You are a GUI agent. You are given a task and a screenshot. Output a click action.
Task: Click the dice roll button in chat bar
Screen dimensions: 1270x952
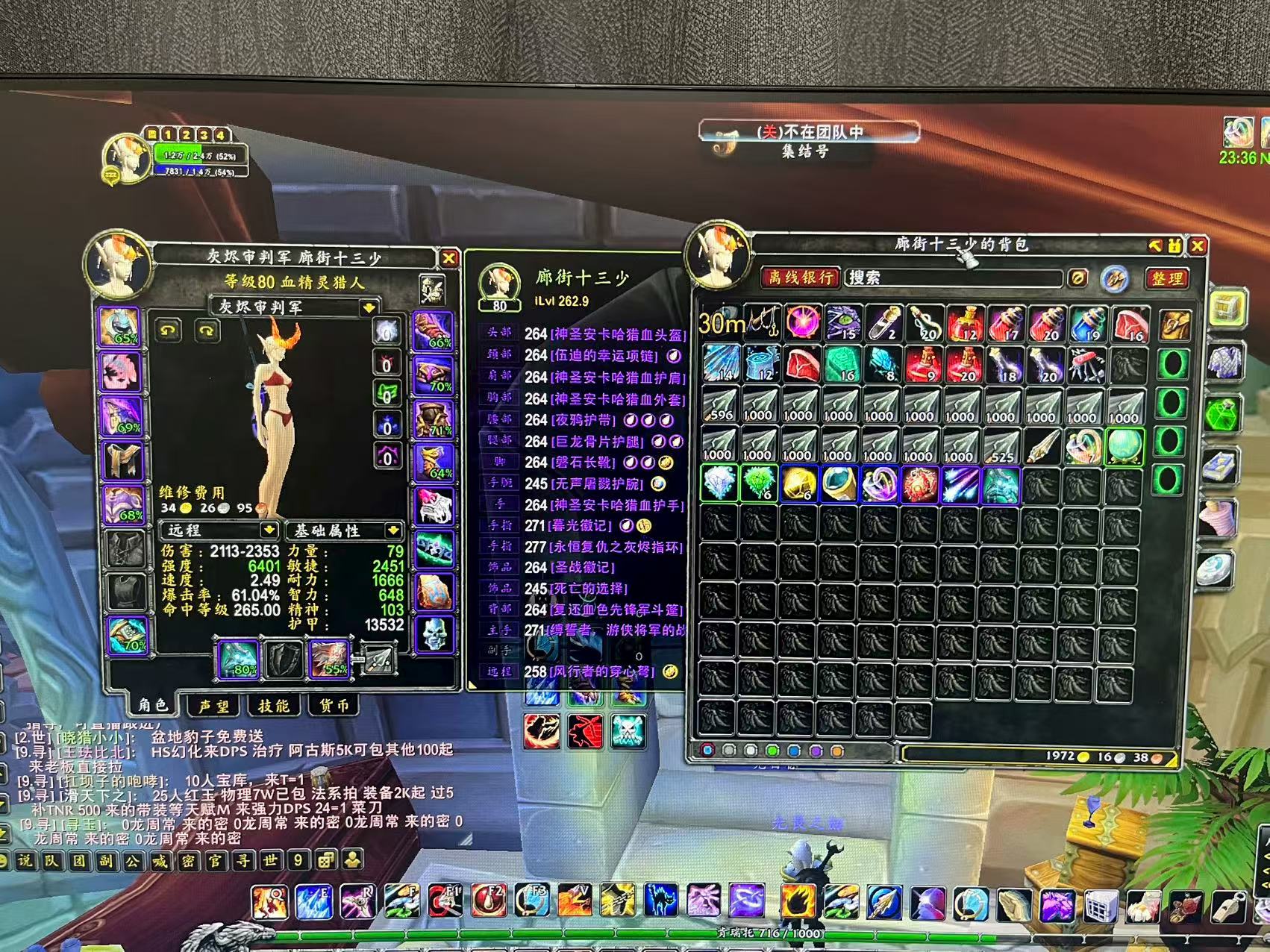coord(325,860)
